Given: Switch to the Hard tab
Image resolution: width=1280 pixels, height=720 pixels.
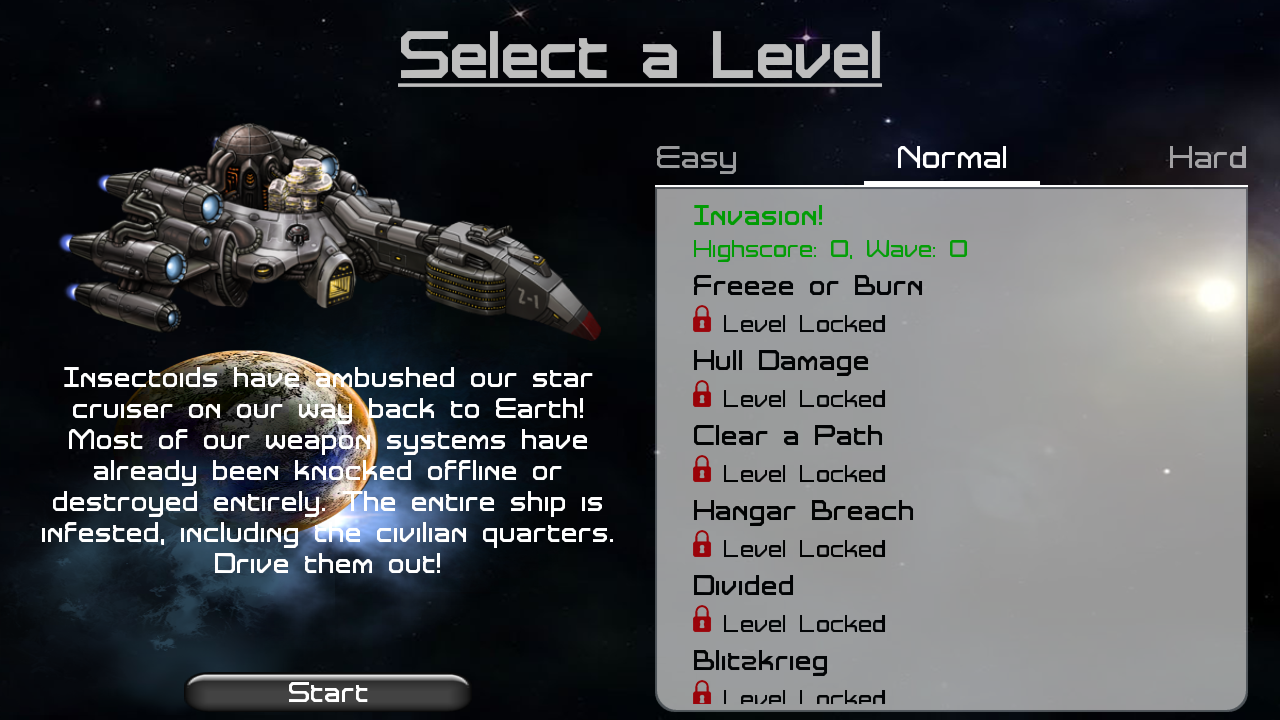Looking at the screenshot, I should pyautogui.click(x=1206, y=157).
